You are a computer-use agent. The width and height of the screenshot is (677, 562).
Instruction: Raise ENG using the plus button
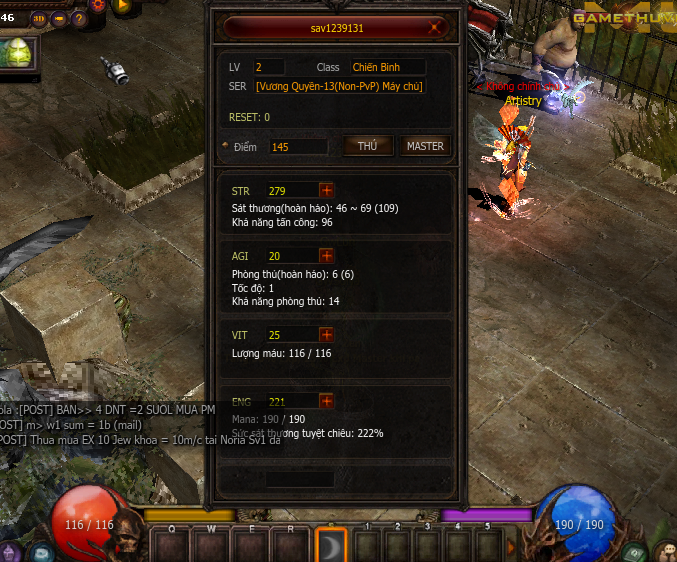pyautogui.click(x=326, y=401)
